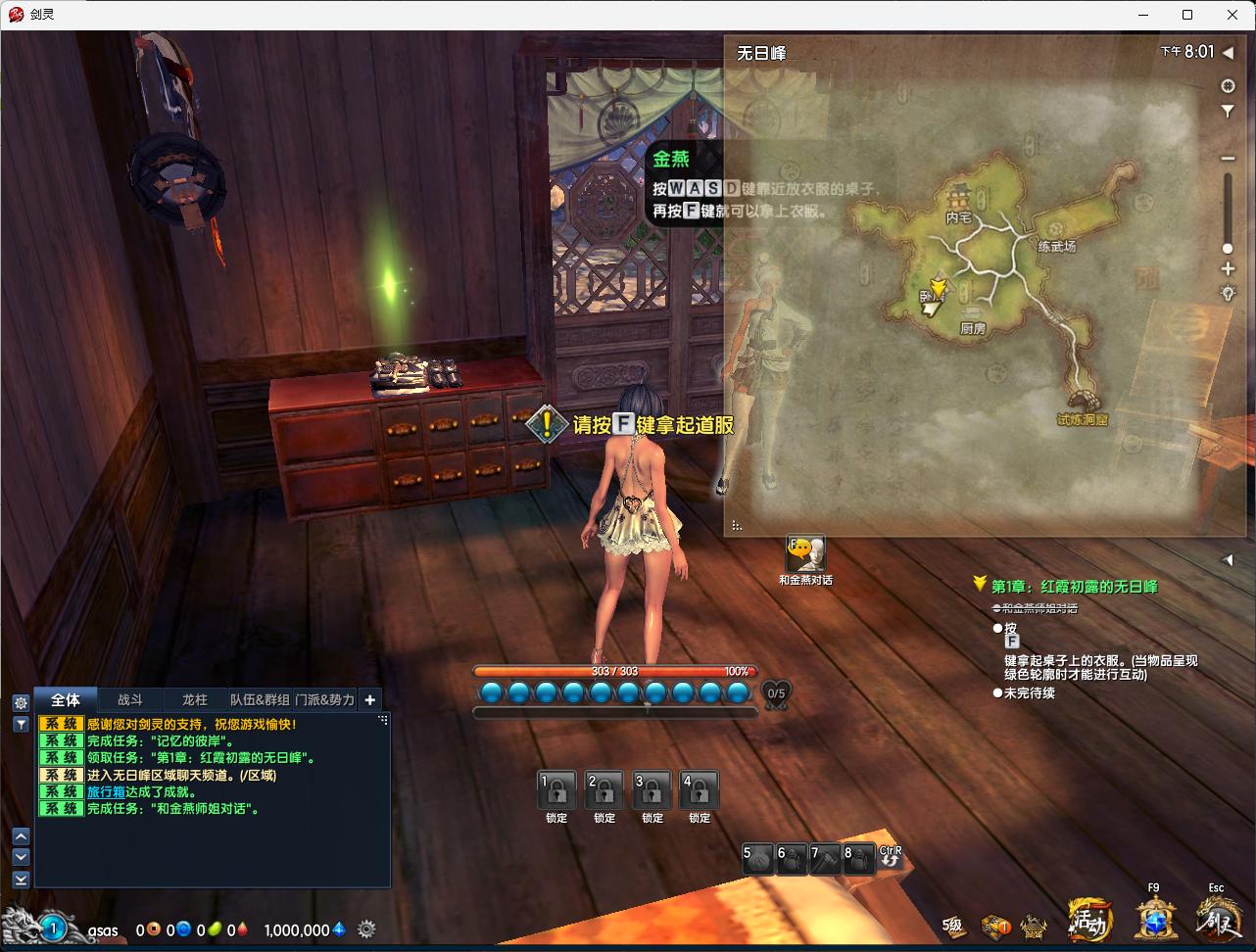Maximize the game window

[1187, 15]
